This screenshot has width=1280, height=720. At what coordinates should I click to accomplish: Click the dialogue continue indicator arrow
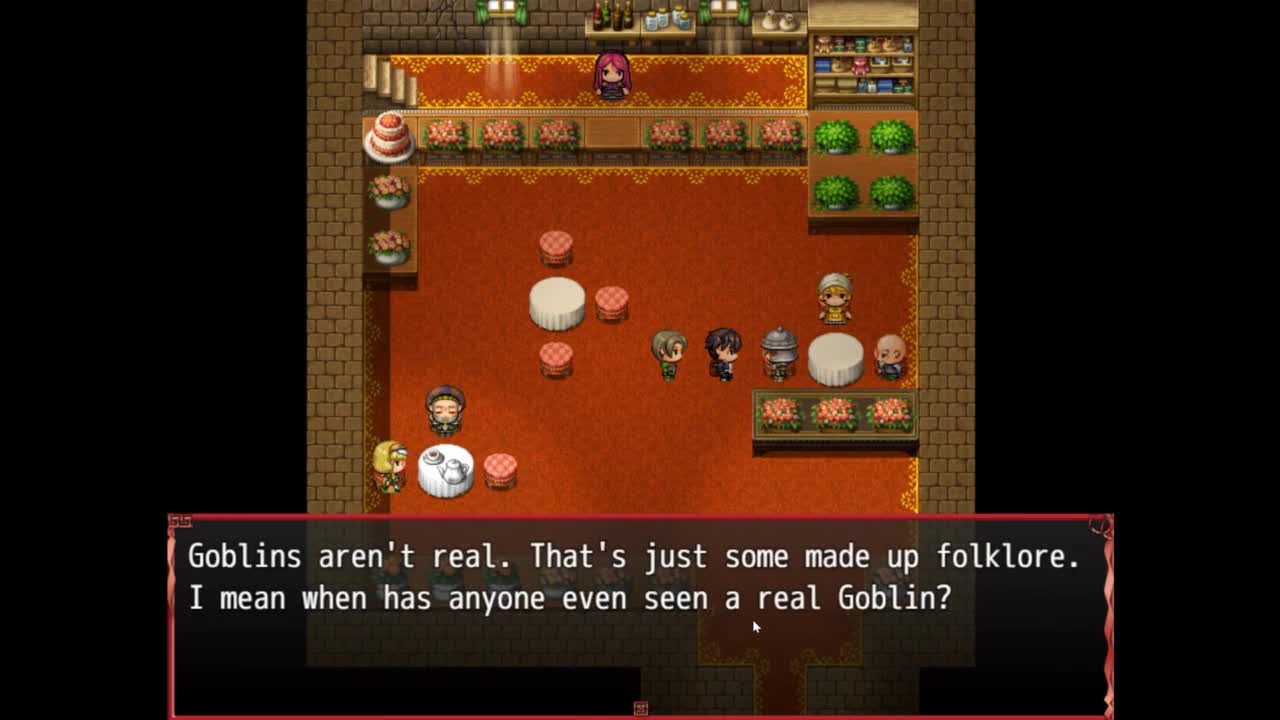tap(641, 708)
